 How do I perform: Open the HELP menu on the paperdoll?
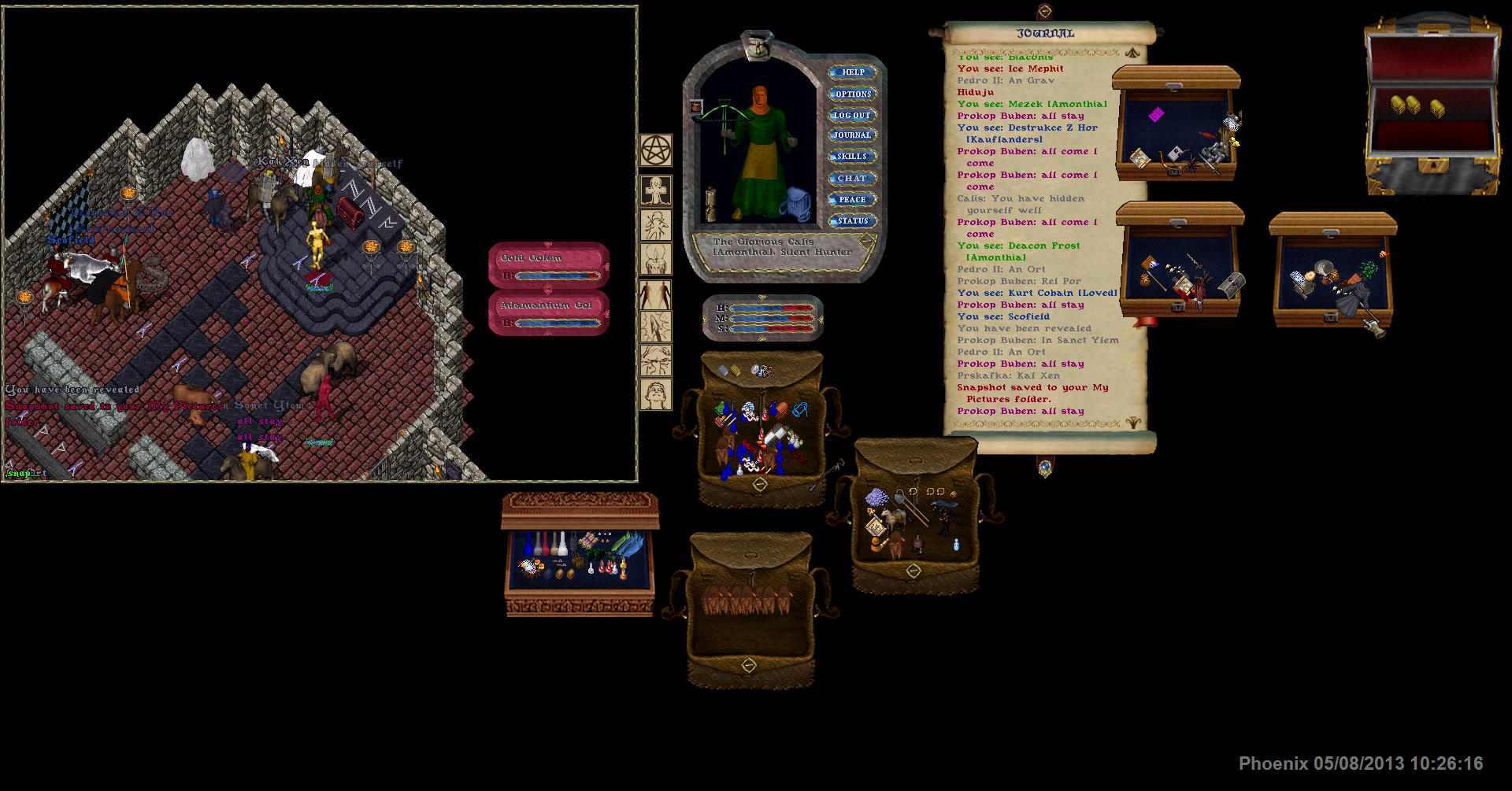click(853, 72)
